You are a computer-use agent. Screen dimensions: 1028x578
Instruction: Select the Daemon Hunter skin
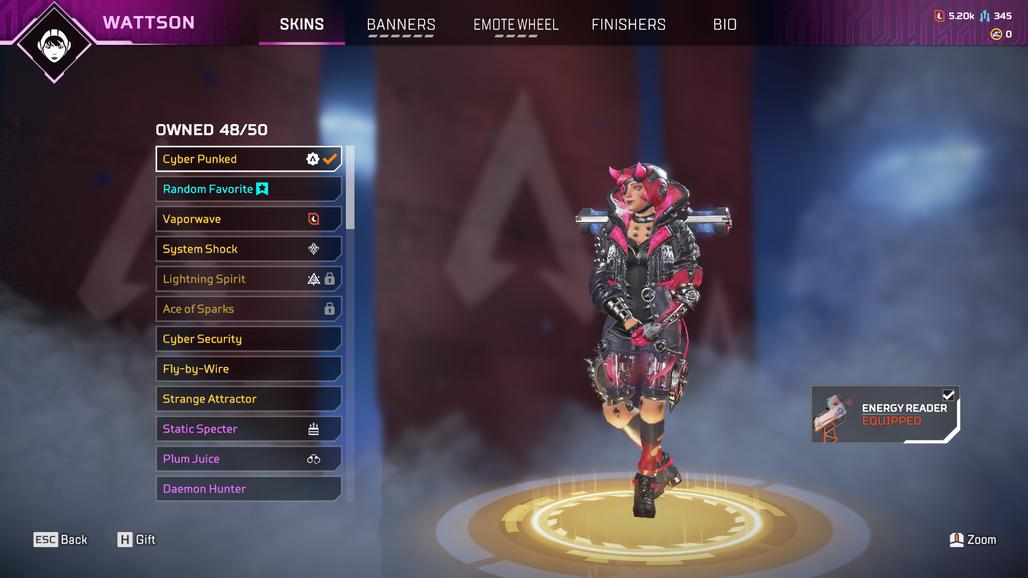point(248,489)
